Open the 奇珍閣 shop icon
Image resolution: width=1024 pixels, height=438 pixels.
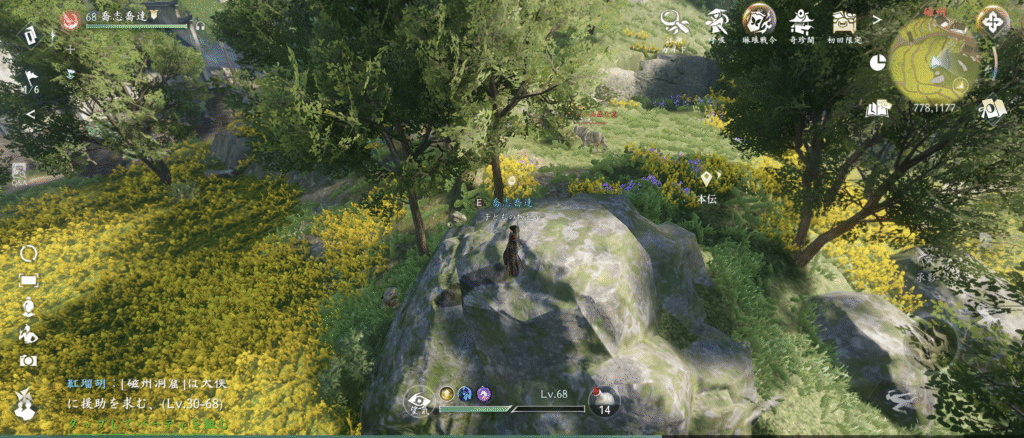(x=800, y=21)
